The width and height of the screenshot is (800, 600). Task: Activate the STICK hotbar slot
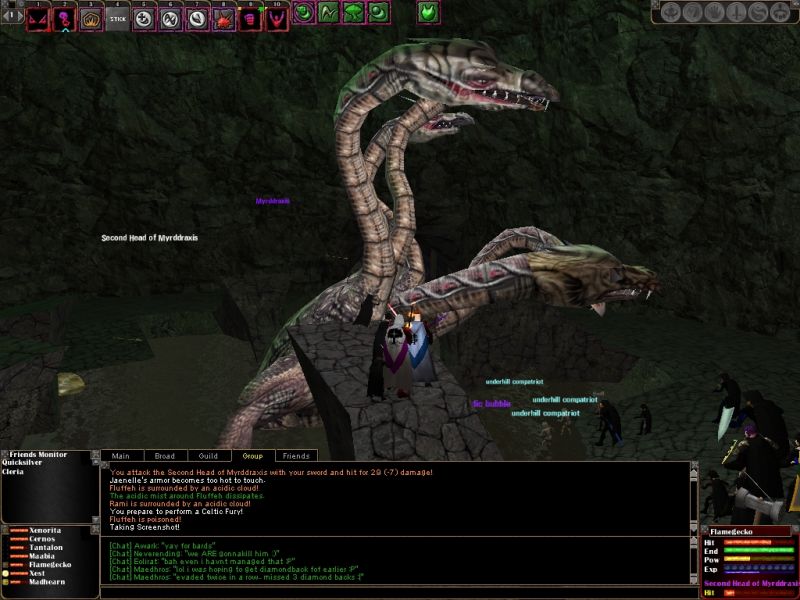[x=118, y=18]
